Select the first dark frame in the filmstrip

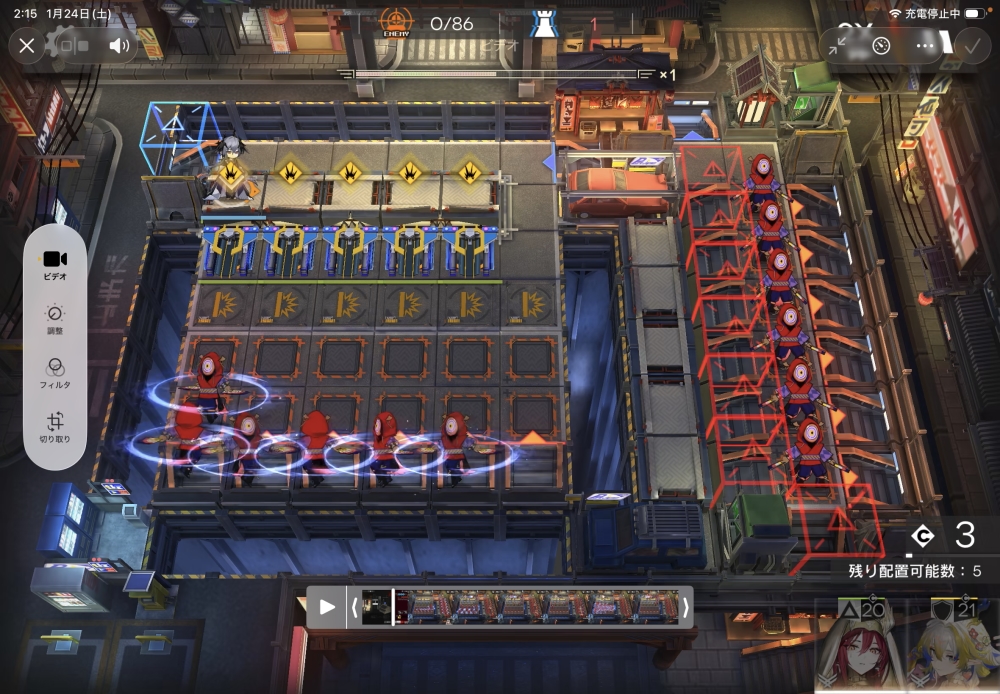377,607
